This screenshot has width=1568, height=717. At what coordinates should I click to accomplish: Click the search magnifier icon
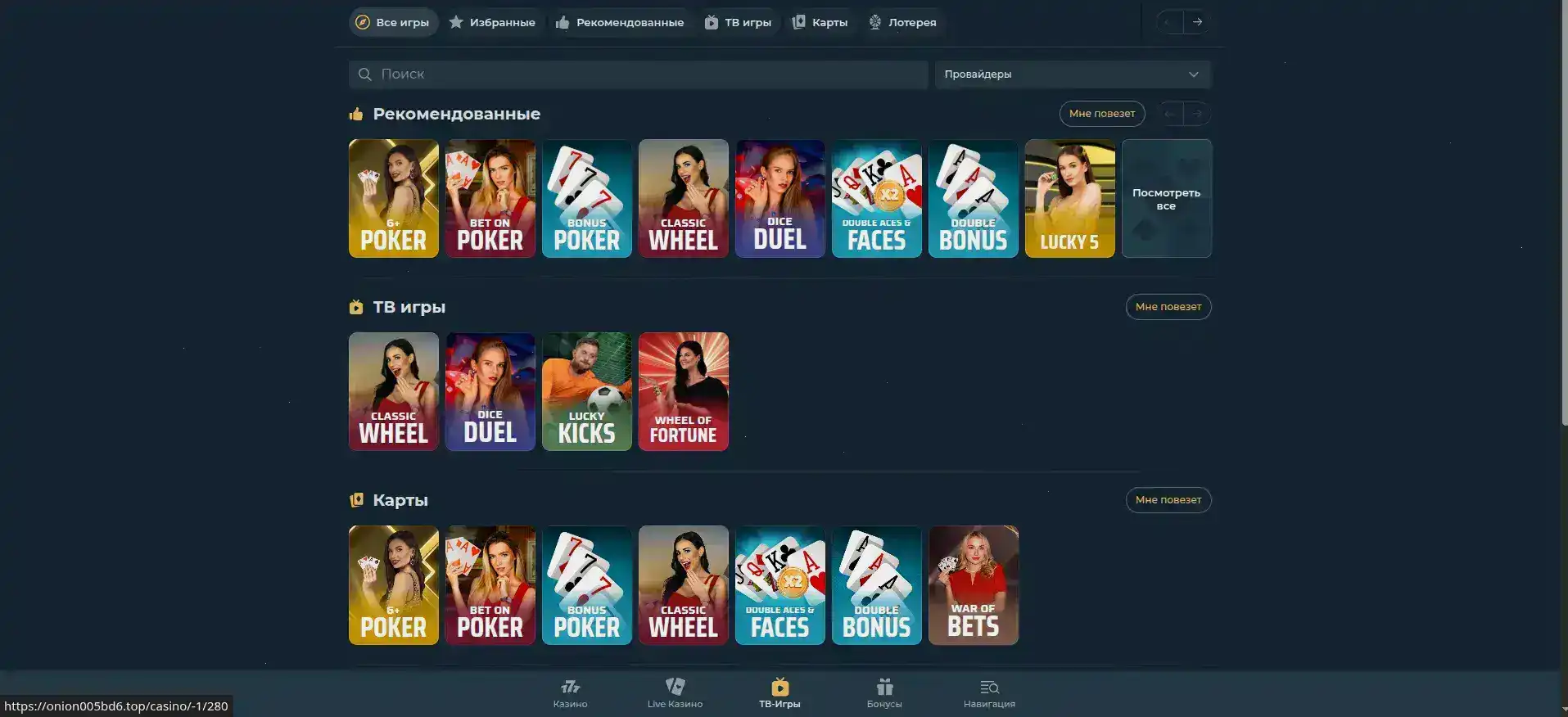coord(364,74)
